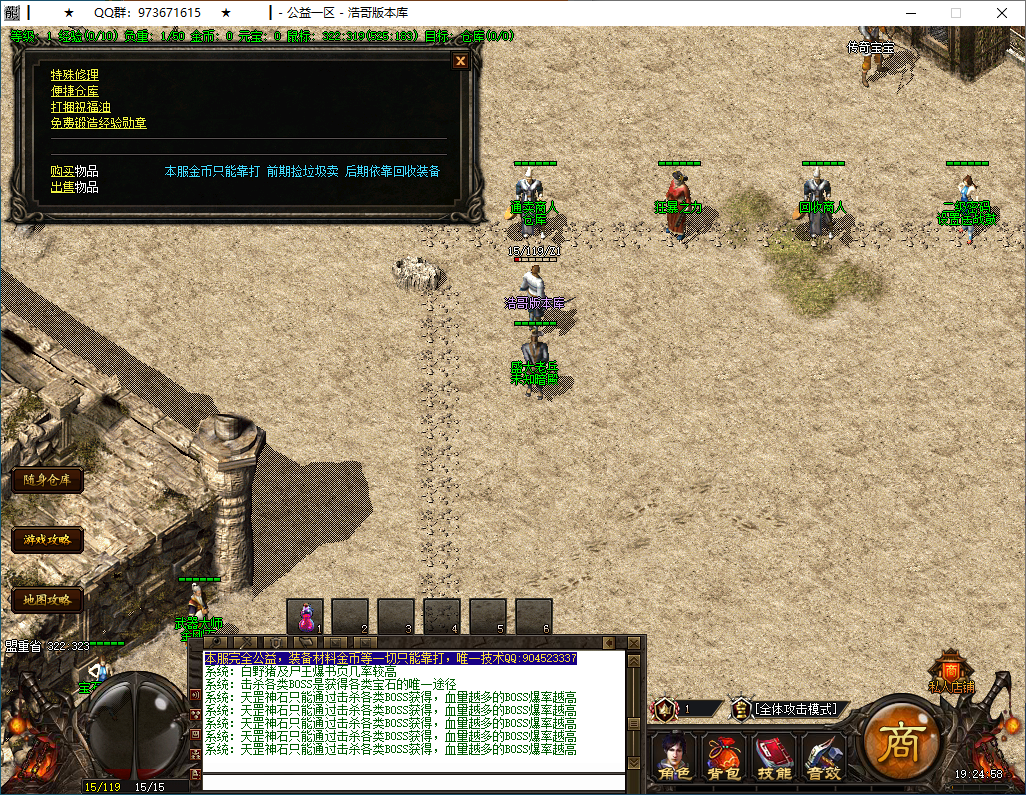The height and width of the screenshot is (795, 1026).
Task: Open the 私人店铺 private shop
Action: click(x=951, y=672)
